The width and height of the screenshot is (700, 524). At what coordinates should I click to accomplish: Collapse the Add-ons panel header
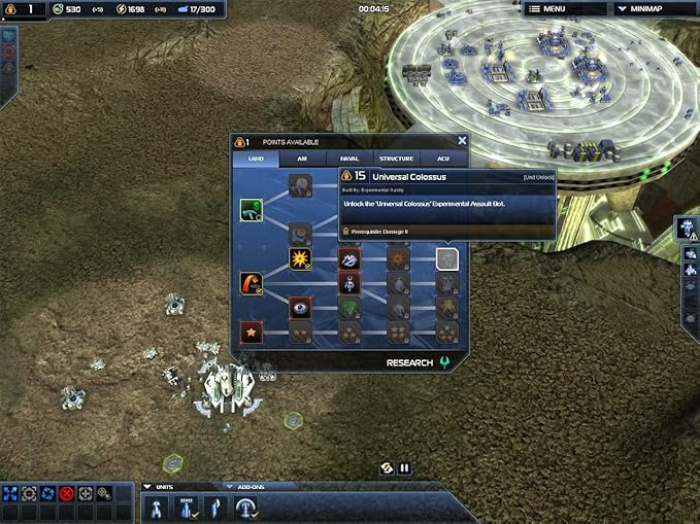click(228, 487)
